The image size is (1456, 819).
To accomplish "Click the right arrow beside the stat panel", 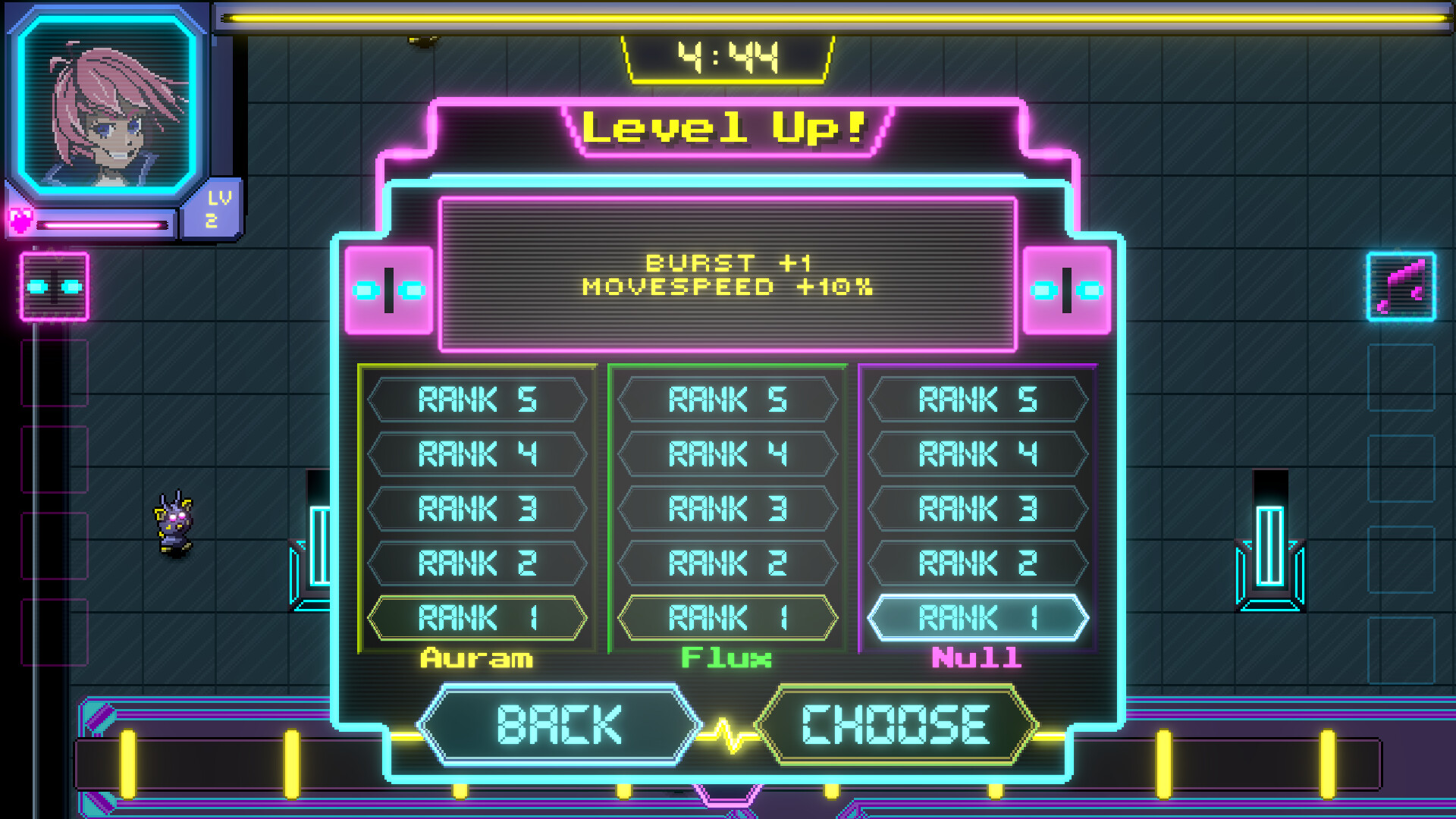I will click(x=1065, y=289).
